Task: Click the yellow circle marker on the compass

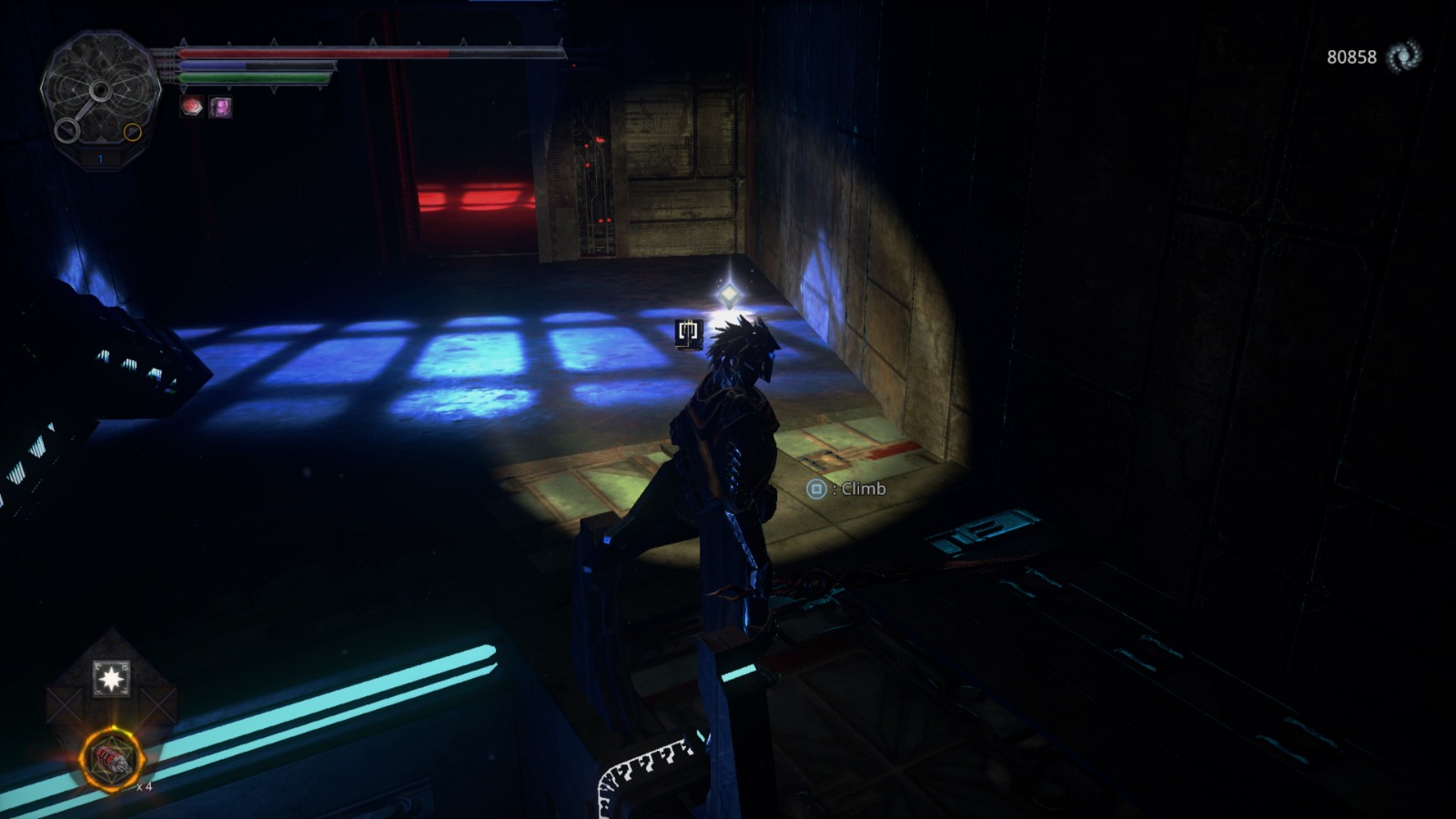Action: 133,132
